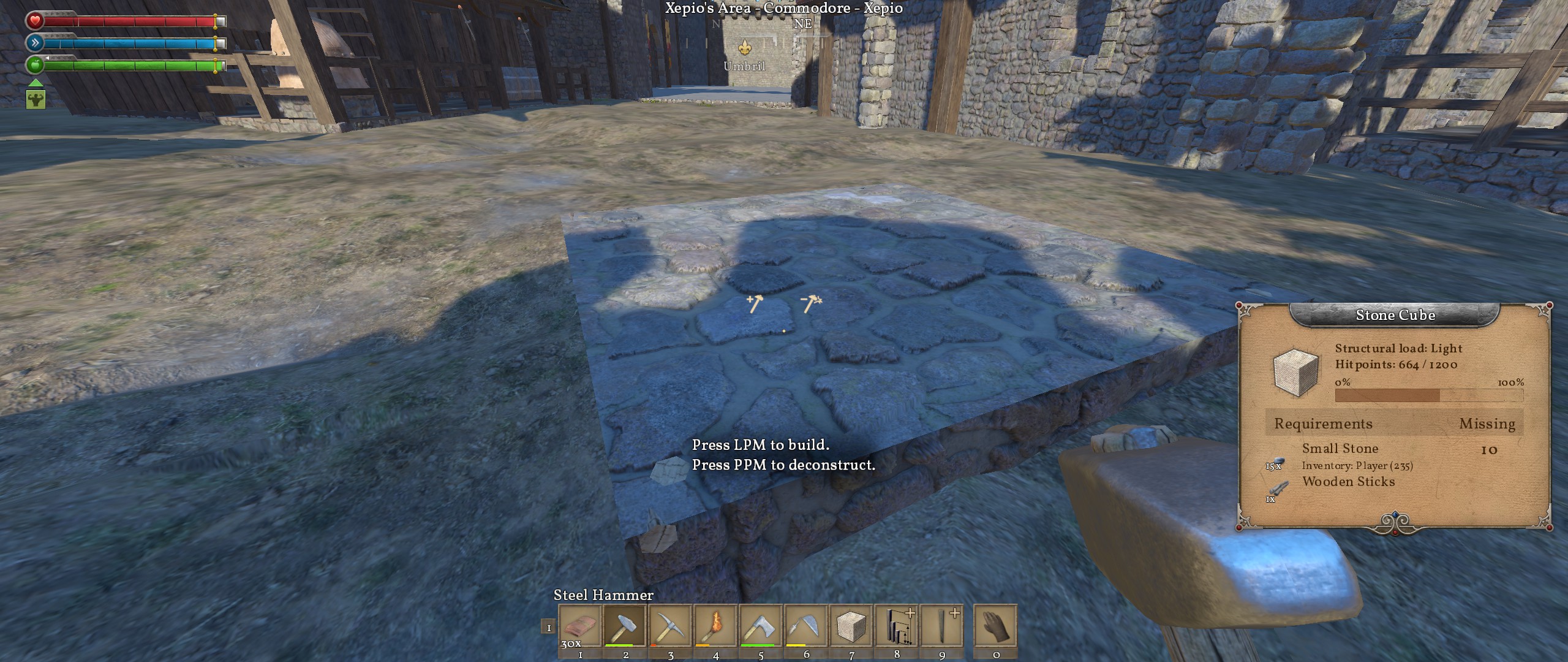
Task: Choose the wooden stake slot
Action: pos(942,626)
